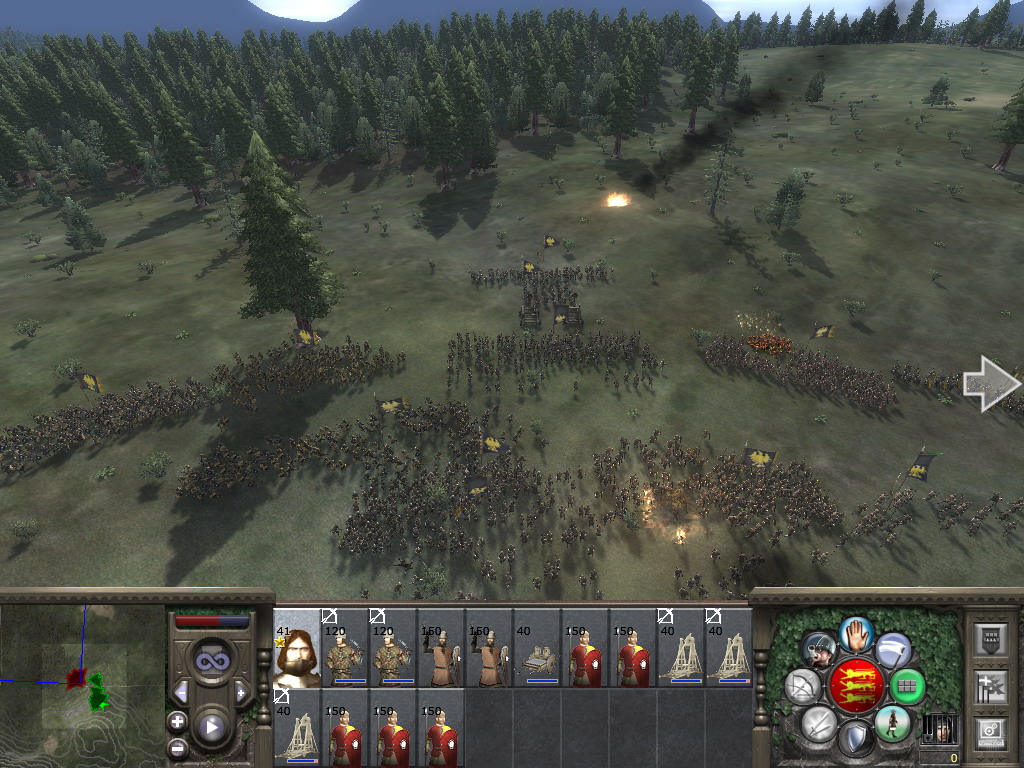The width and height of the screenshot is (1024, 768).
Task: Open the options menu (monitor gear button)
Action: click(x=990, y=733)
